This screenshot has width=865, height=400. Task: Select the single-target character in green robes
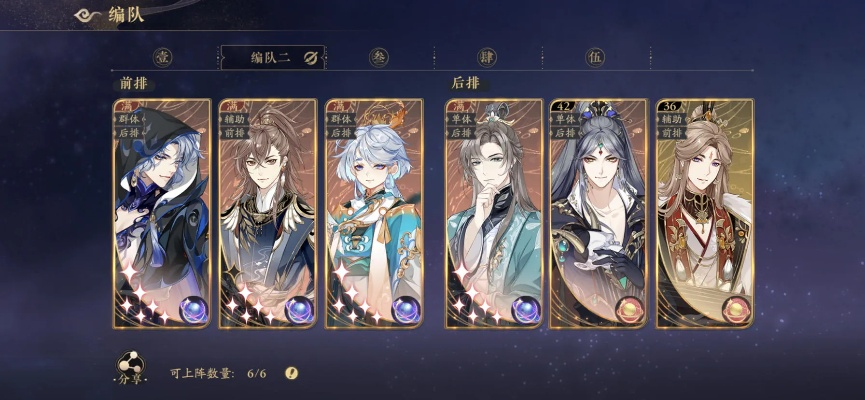point(494,213)
